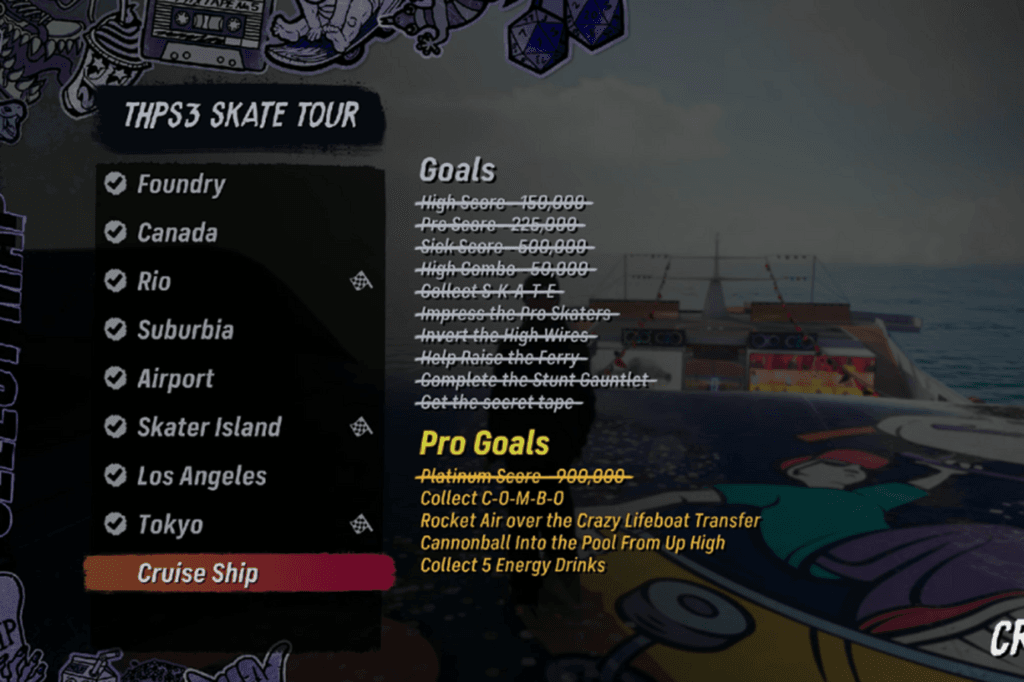Select Los Angeles from the list
This screenshot has width=1024, height=682.
[202, 476]
